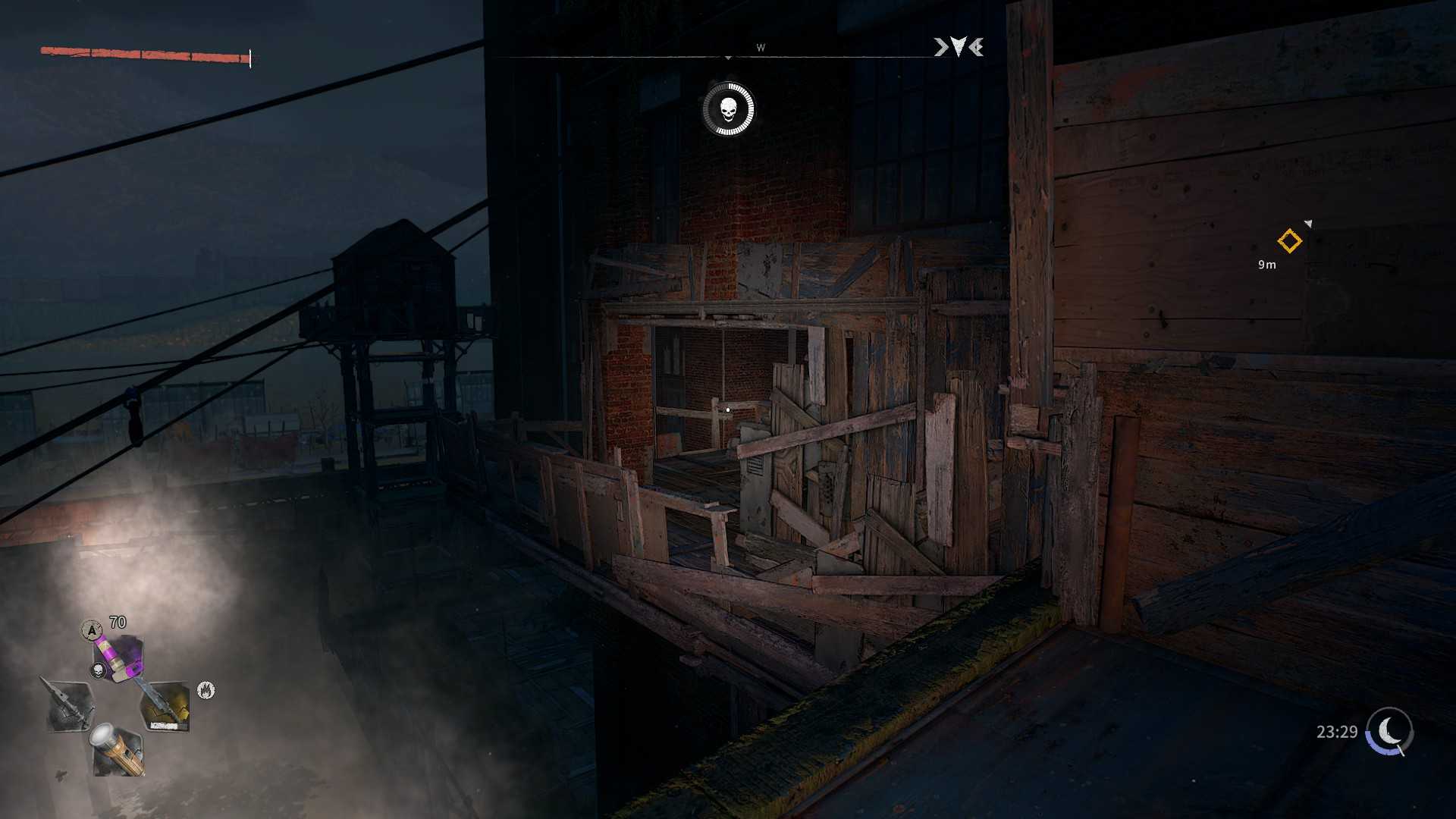Image resolution: width=1456 pixels, height=819 pixels.
Task: Click the crescent moon night clock icon
Action: click(x=1389, y=731)
